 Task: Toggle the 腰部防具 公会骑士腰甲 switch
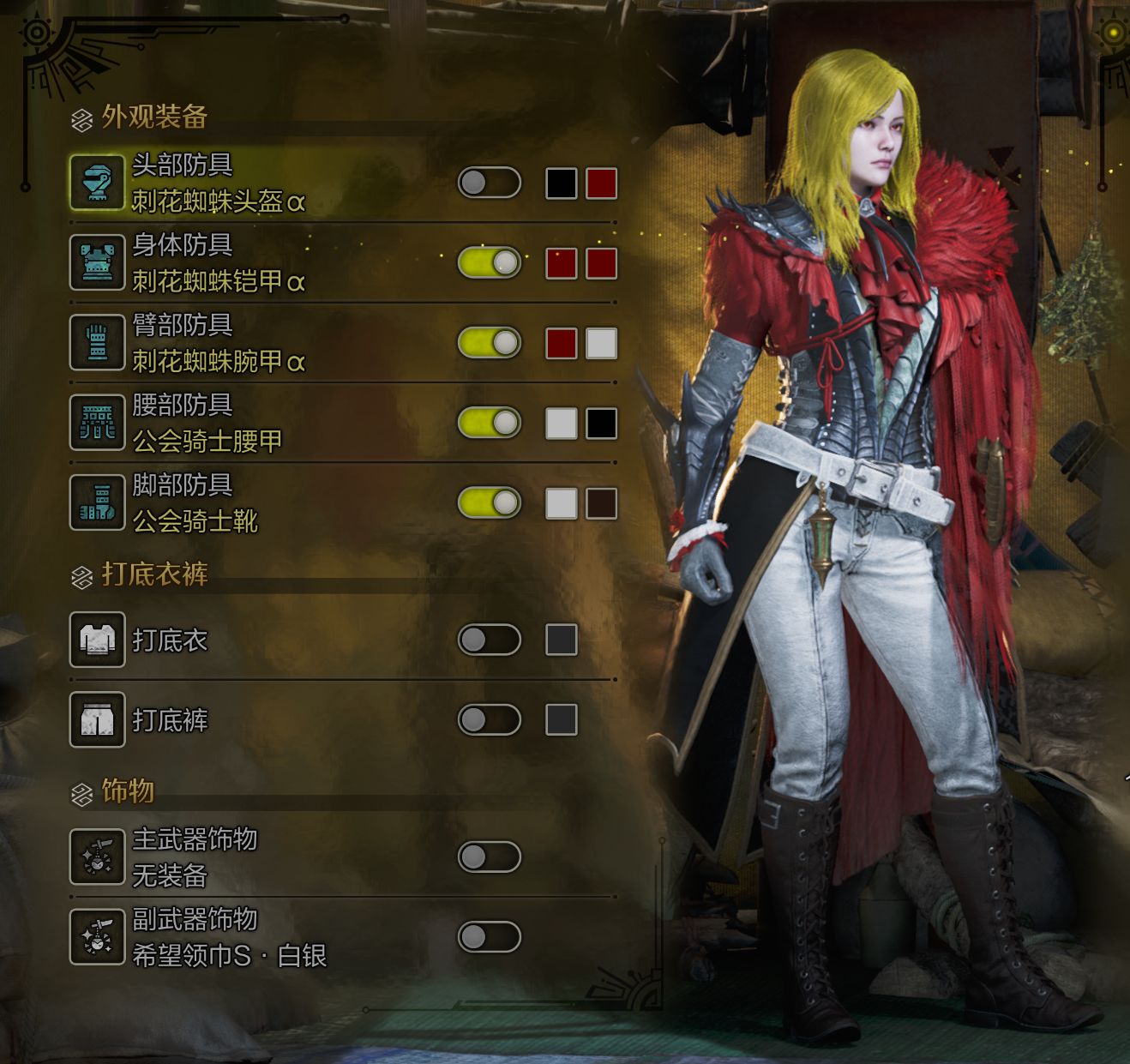(489, 423)
